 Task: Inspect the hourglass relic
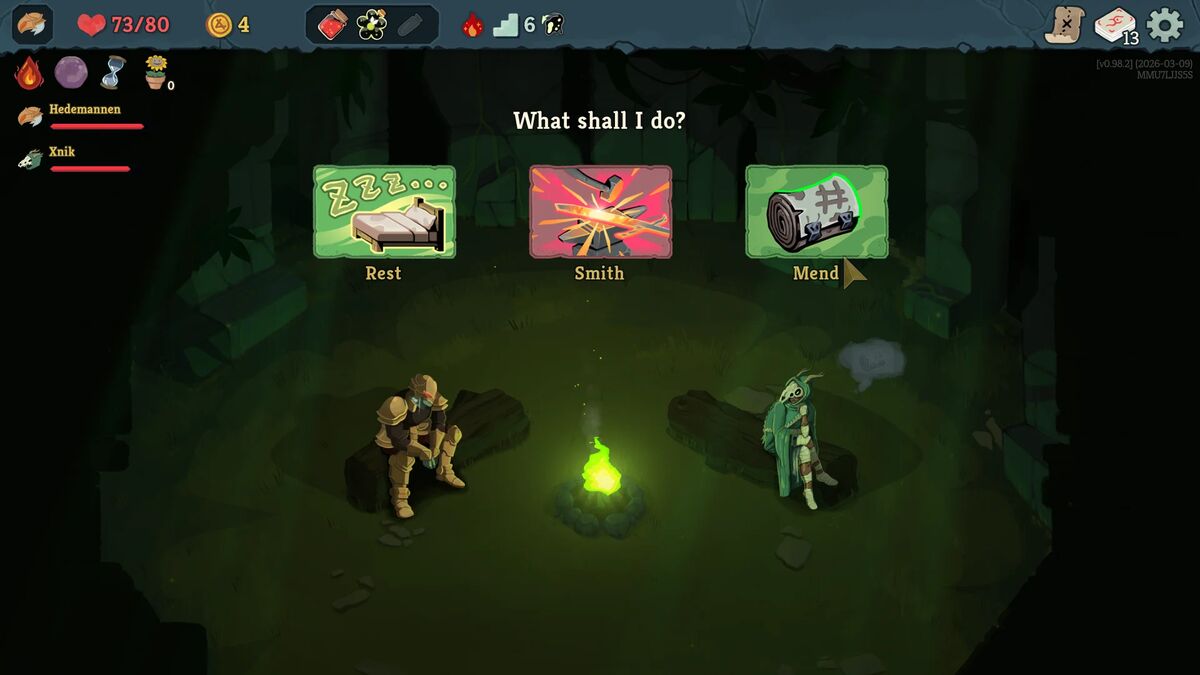pyautogui.click(x=113, y=73)
